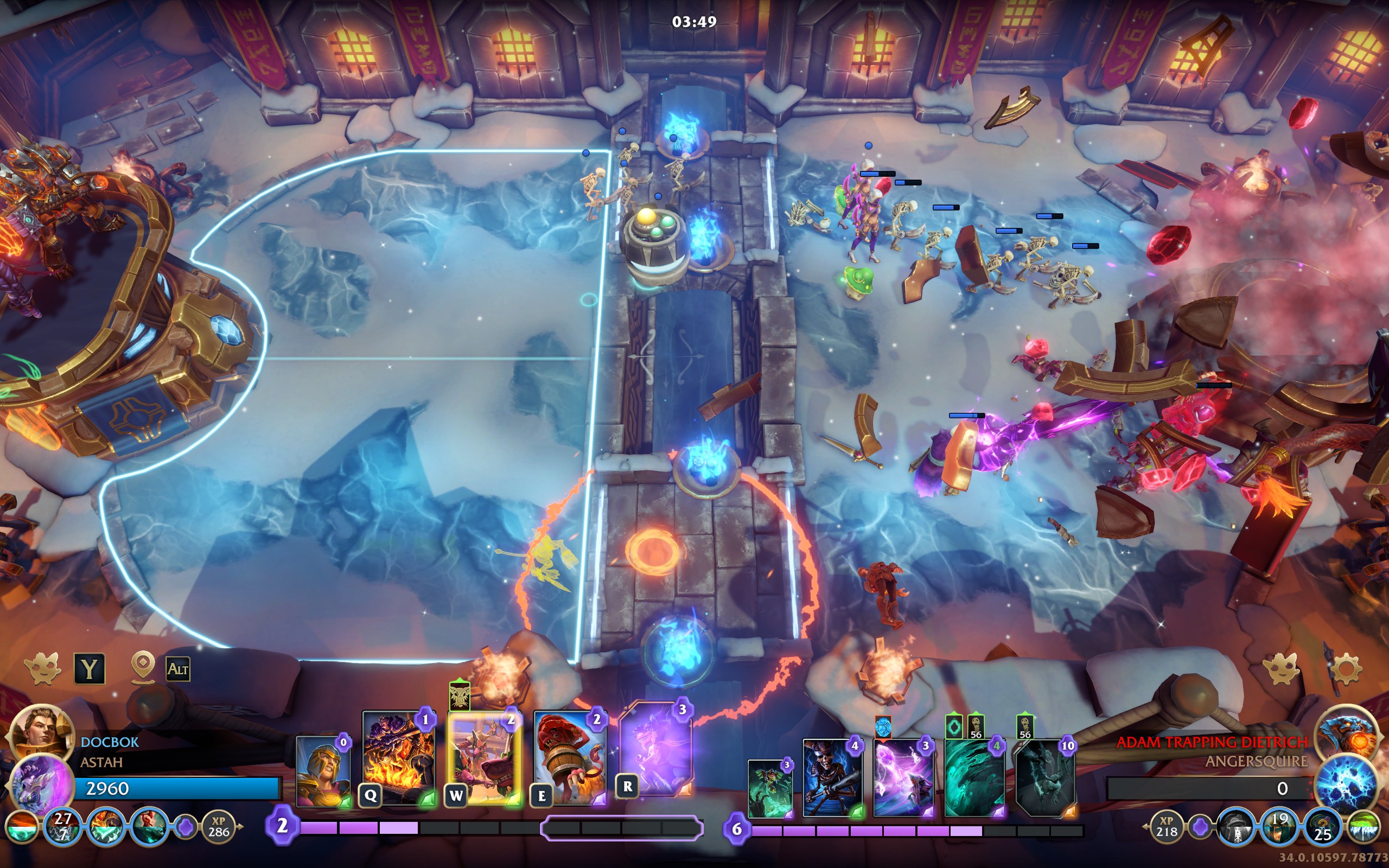Select the flaming forge card on Q

coord(398,758)
